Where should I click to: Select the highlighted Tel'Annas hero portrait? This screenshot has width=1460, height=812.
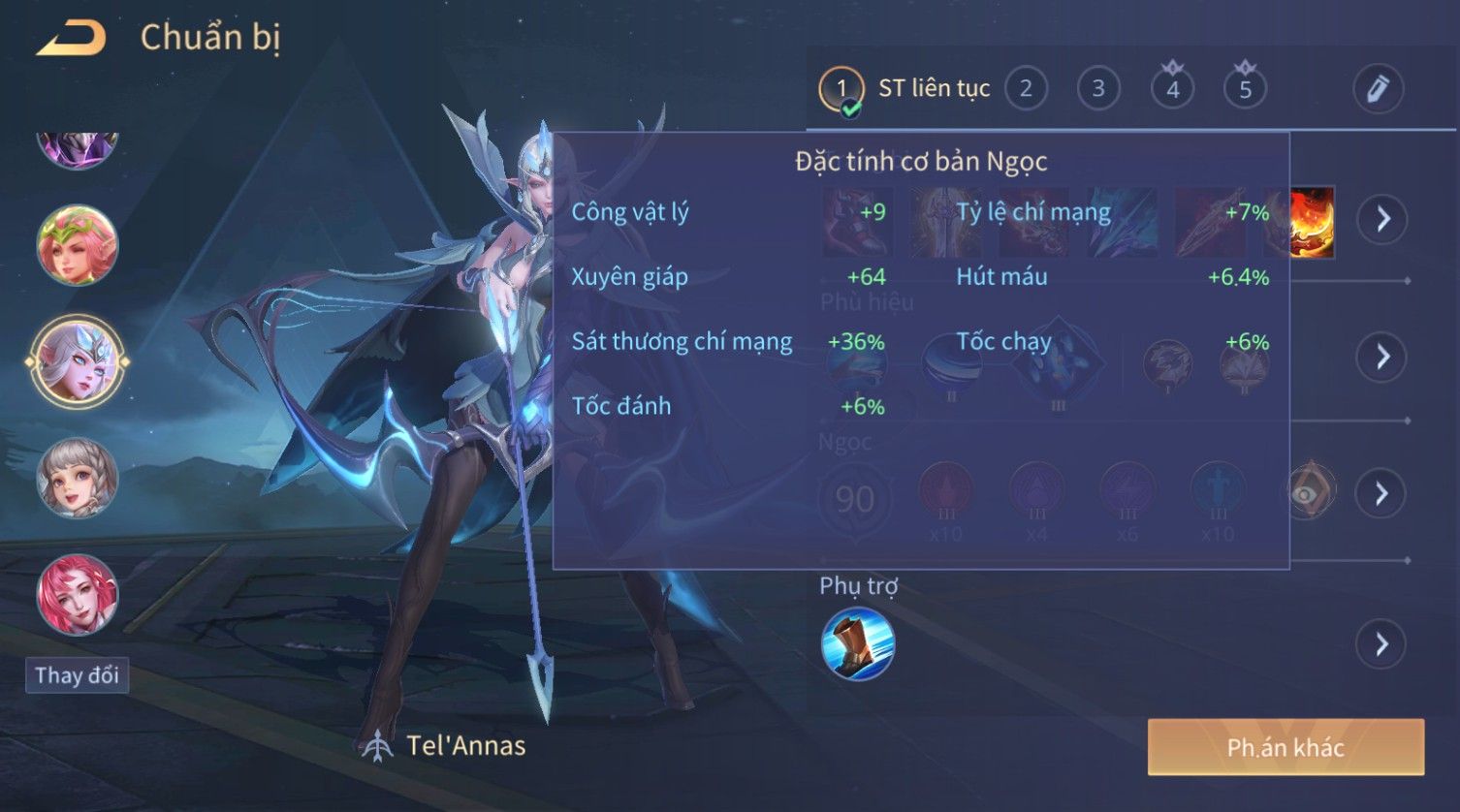click(x=78, y=361)
